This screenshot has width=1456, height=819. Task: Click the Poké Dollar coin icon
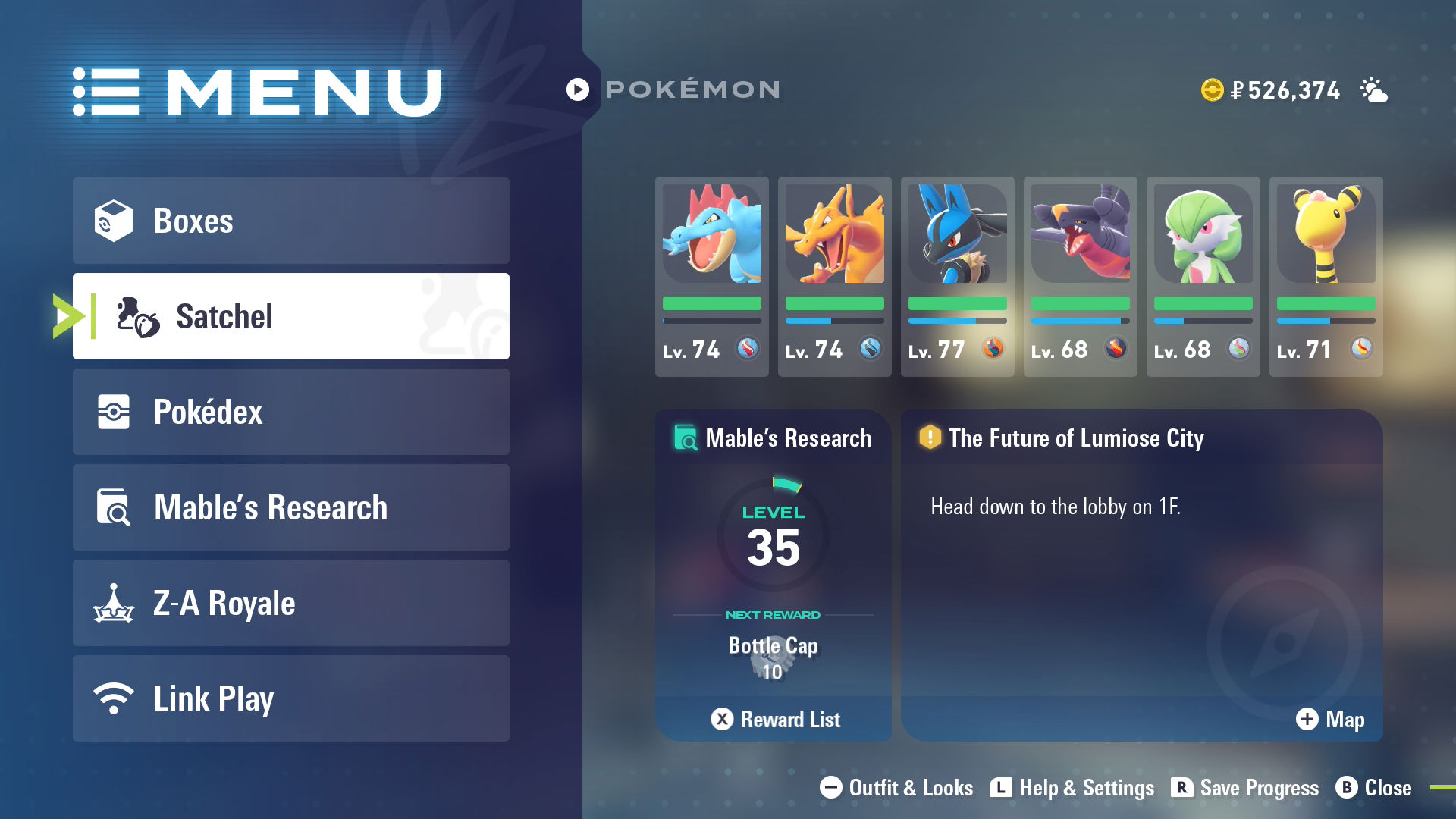(1211, 89)
